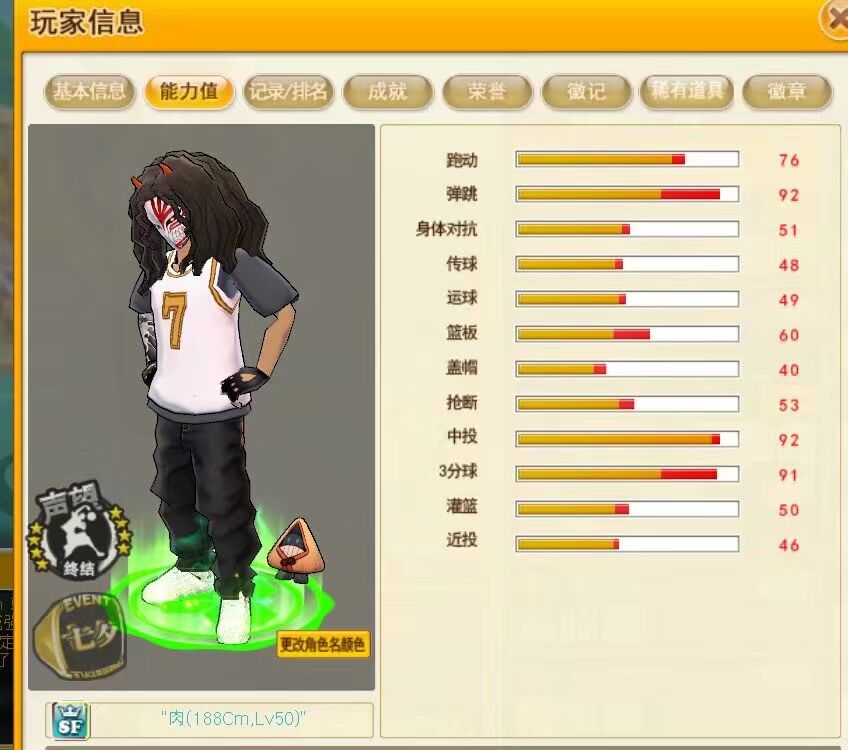
Task: Close the 玩家信息 window
Action: click(835, 17)
